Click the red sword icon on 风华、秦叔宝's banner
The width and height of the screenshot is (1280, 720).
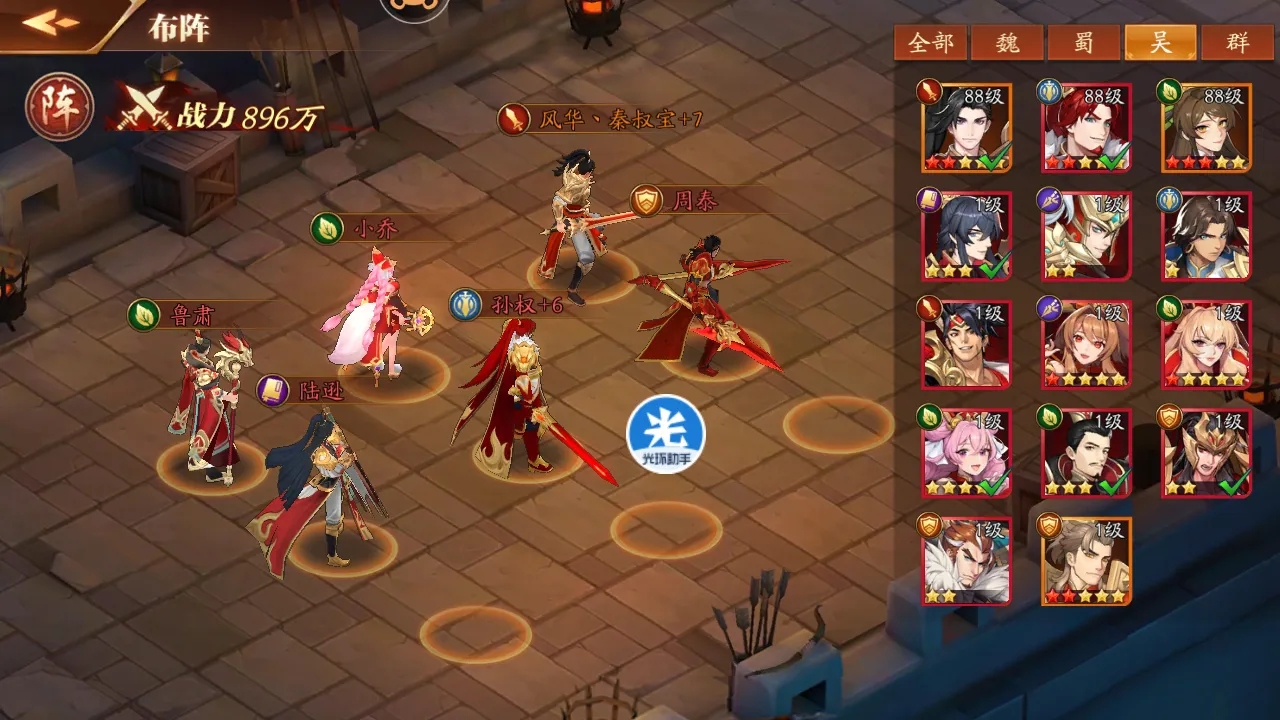[512, 121]
